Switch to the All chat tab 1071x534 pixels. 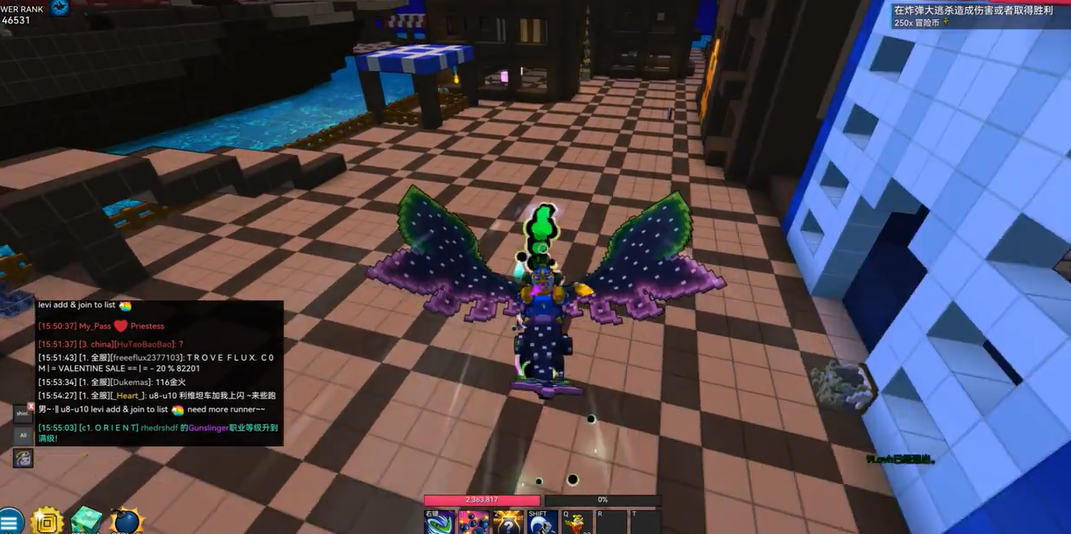pos(22,435)
